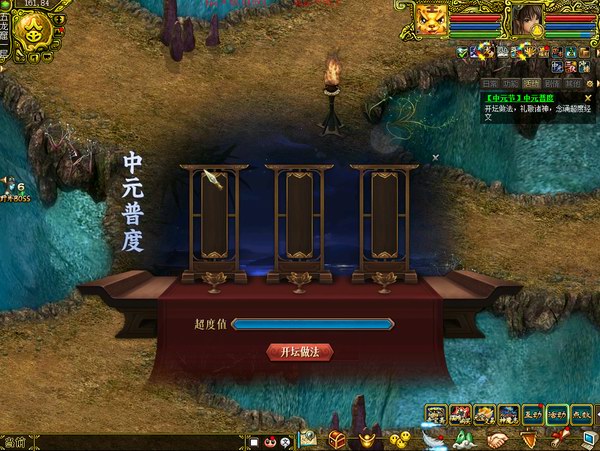600x451 pixels.
Task: Open the computer system settings icon
Action: [x=587, y=439]
